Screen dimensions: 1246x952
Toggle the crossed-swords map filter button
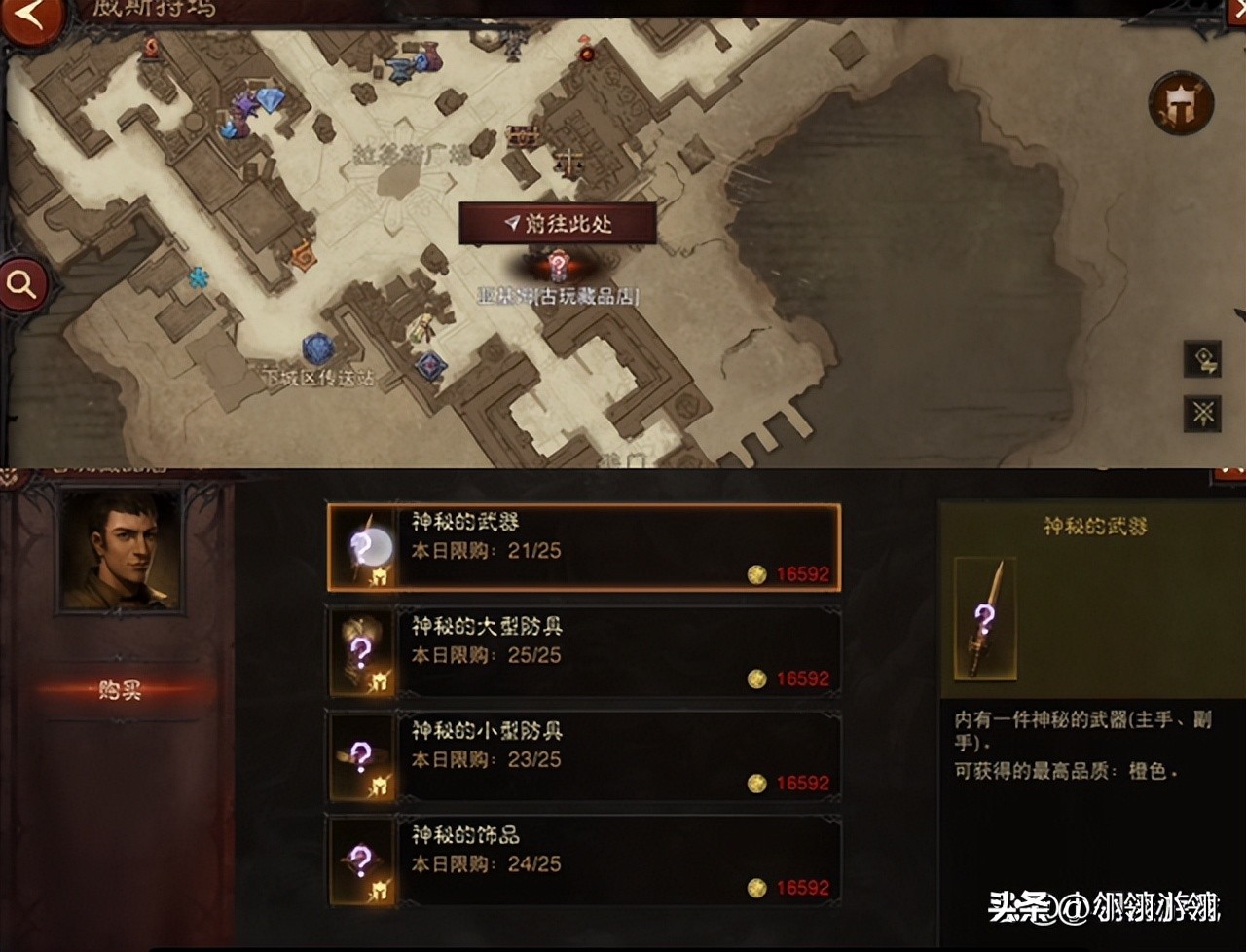click(x=1202, y=414)
